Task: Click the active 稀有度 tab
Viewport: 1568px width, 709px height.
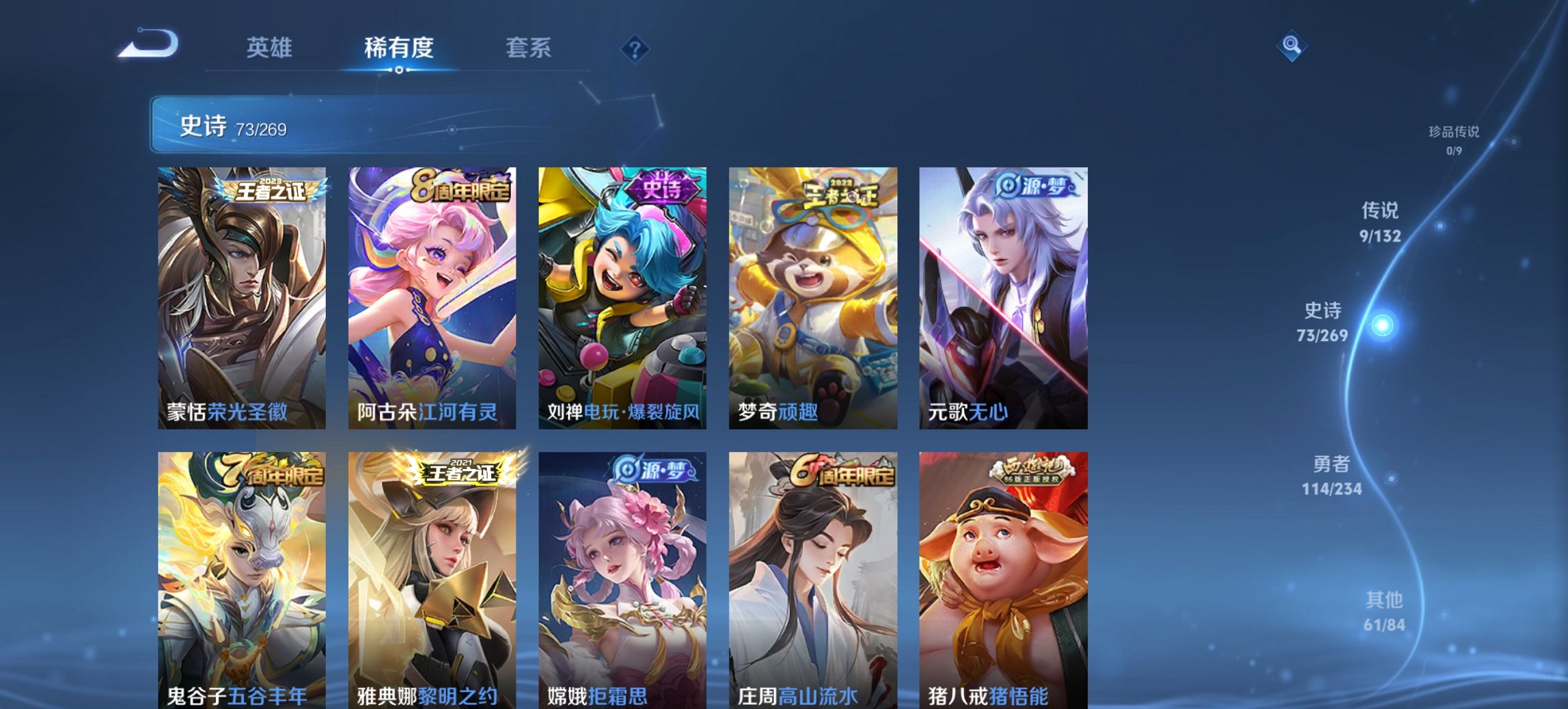Action: [400, 48]
